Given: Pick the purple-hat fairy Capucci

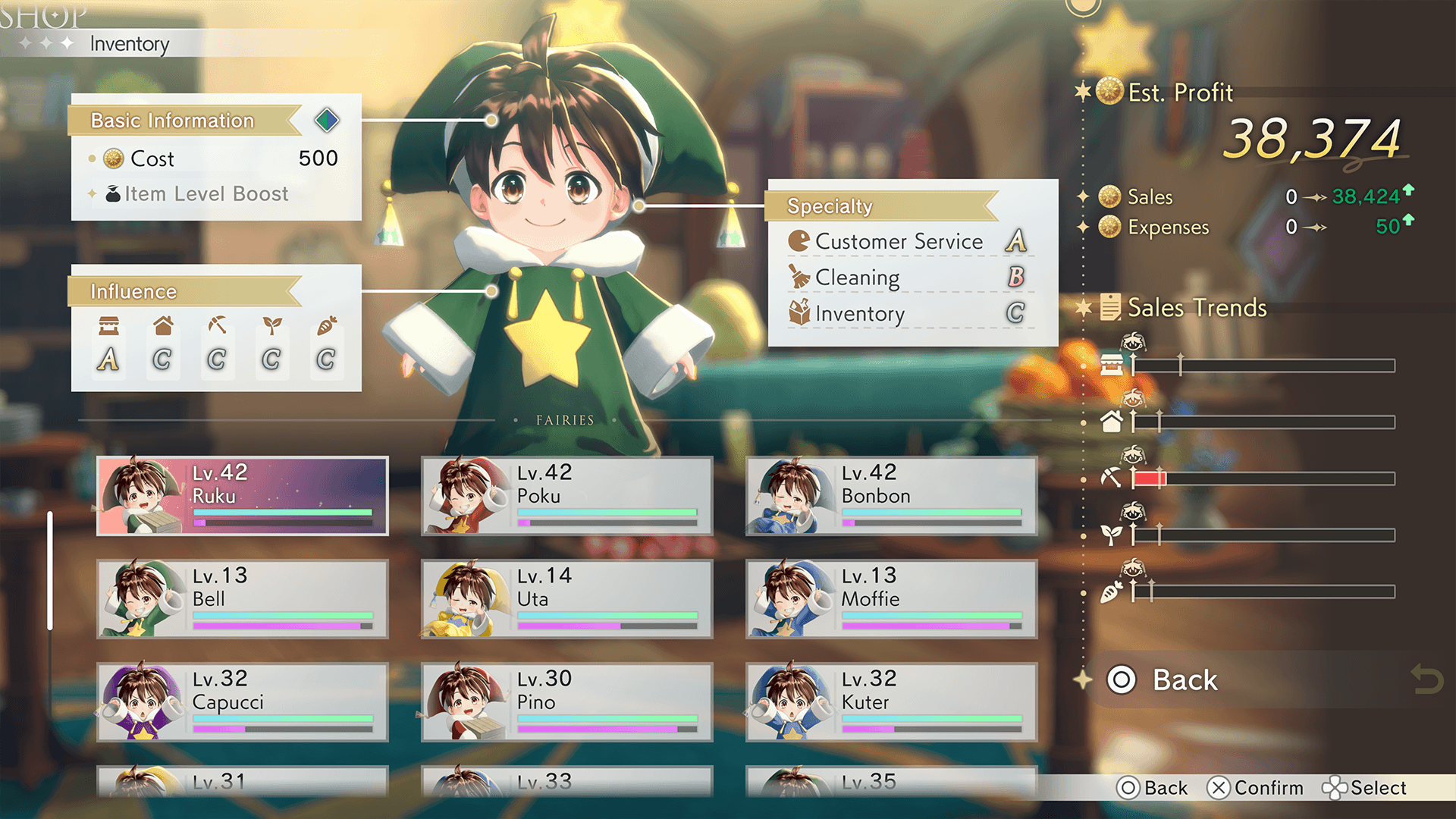Looking at the screenshot, I should click(x=243, y=702).
